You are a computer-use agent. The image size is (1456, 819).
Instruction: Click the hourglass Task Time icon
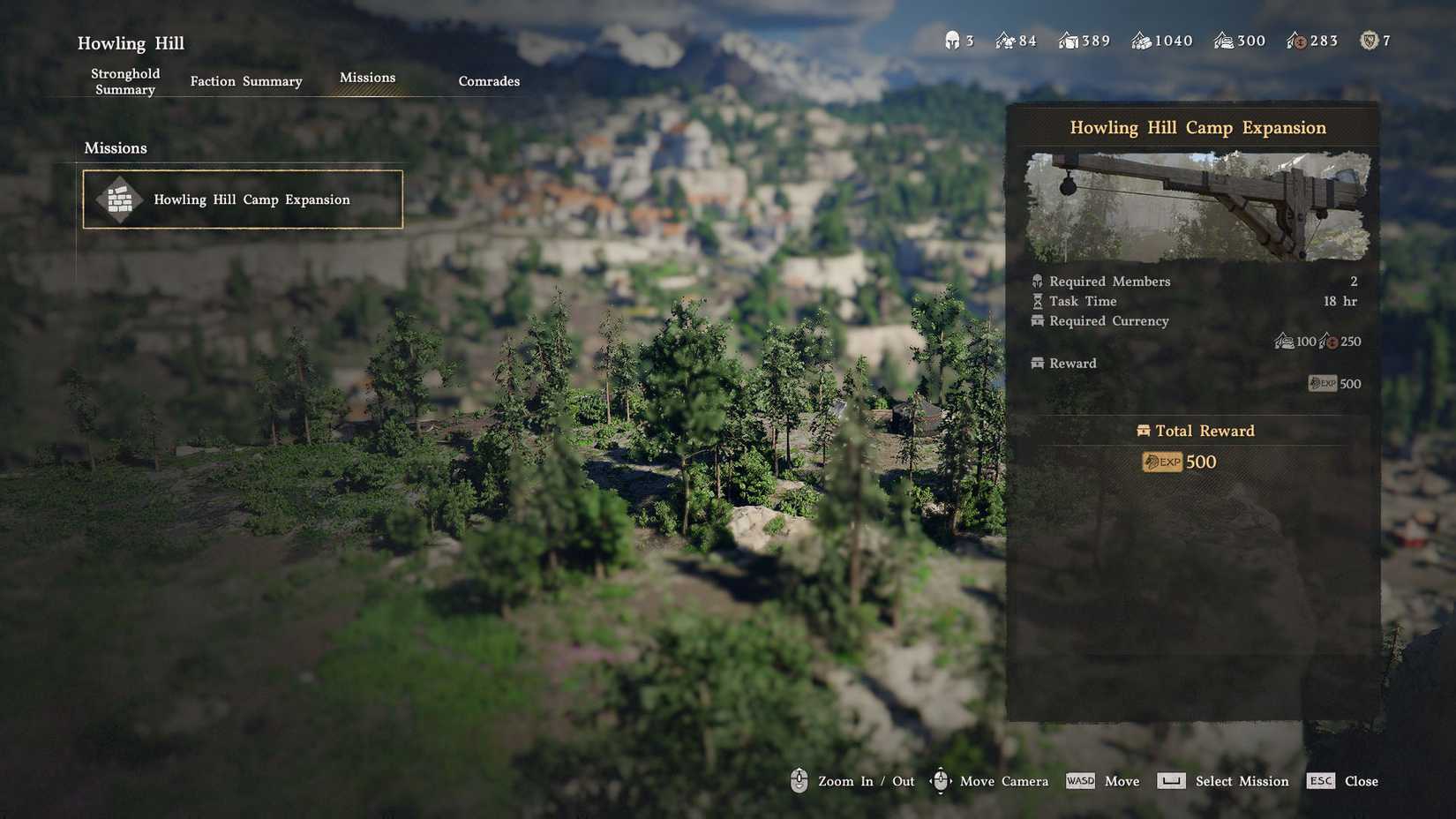1038,301
